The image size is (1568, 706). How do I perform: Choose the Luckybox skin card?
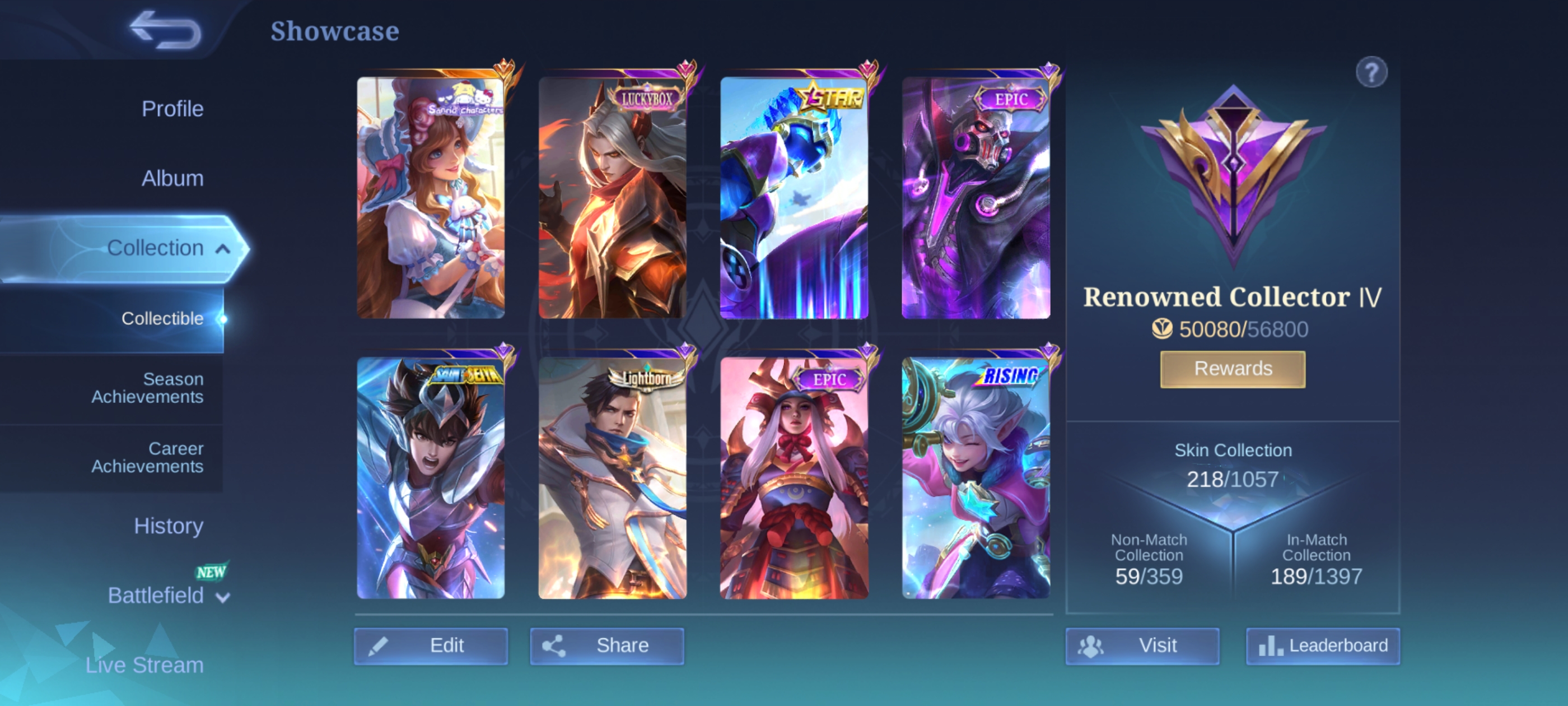[612, 197]
